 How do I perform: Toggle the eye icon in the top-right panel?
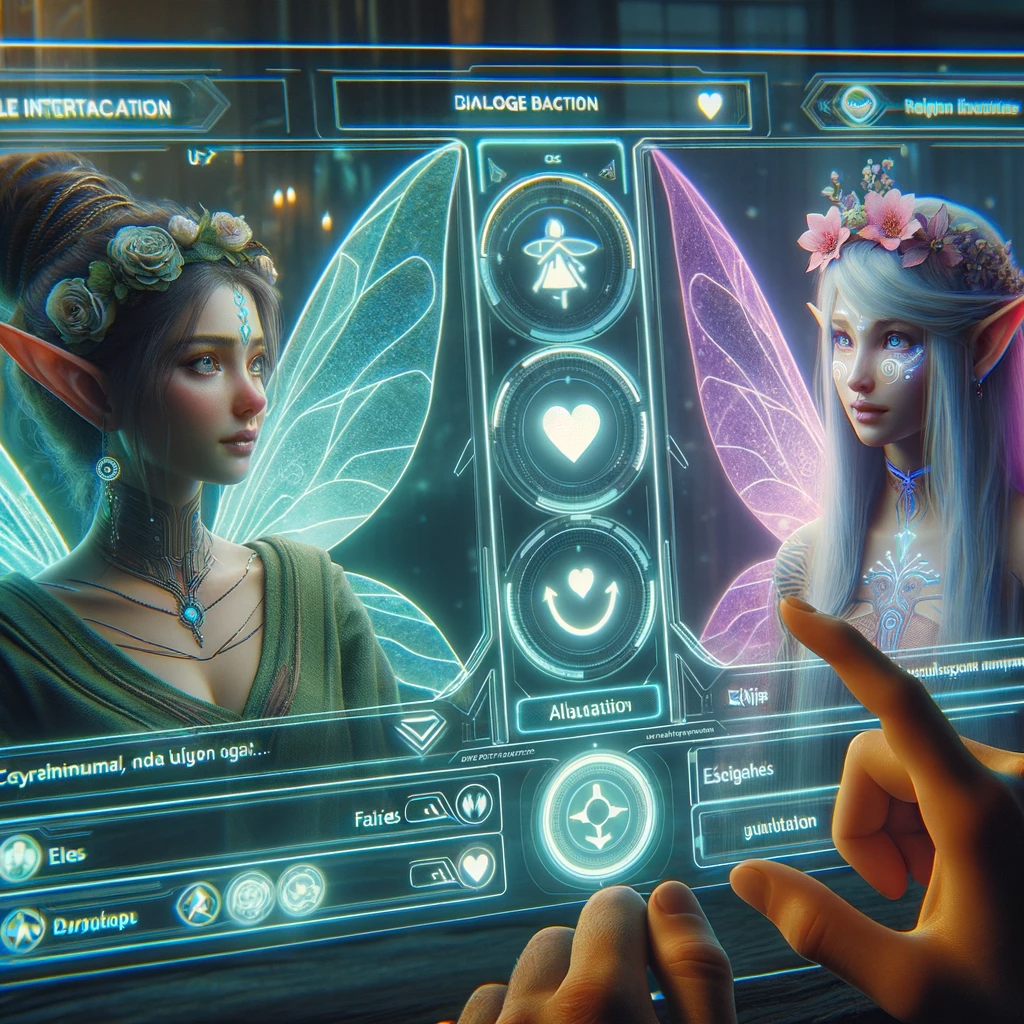(858, 105)
